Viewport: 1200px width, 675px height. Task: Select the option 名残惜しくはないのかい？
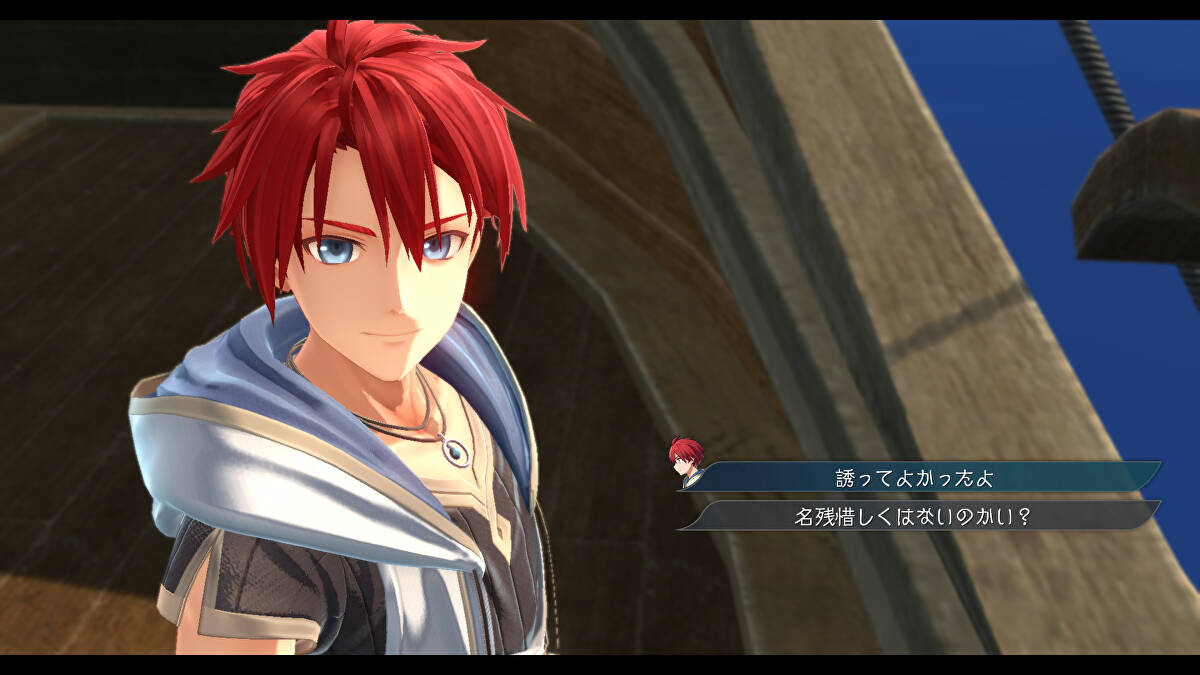click(x=915, y=516)
